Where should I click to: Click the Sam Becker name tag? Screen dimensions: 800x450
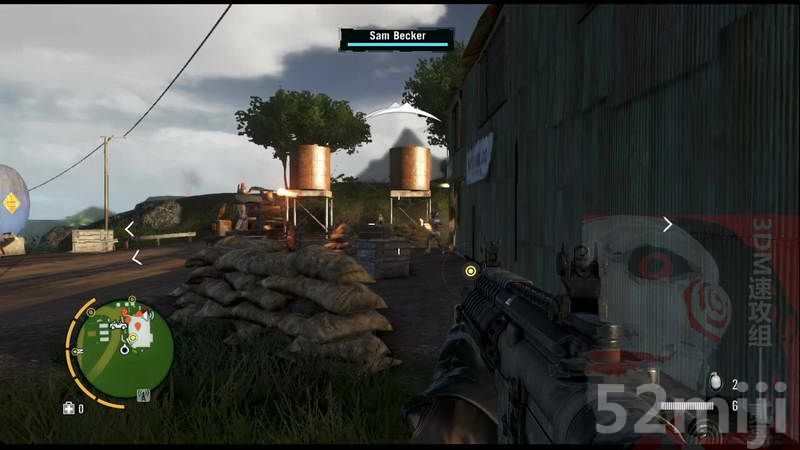tap(395, 36)
